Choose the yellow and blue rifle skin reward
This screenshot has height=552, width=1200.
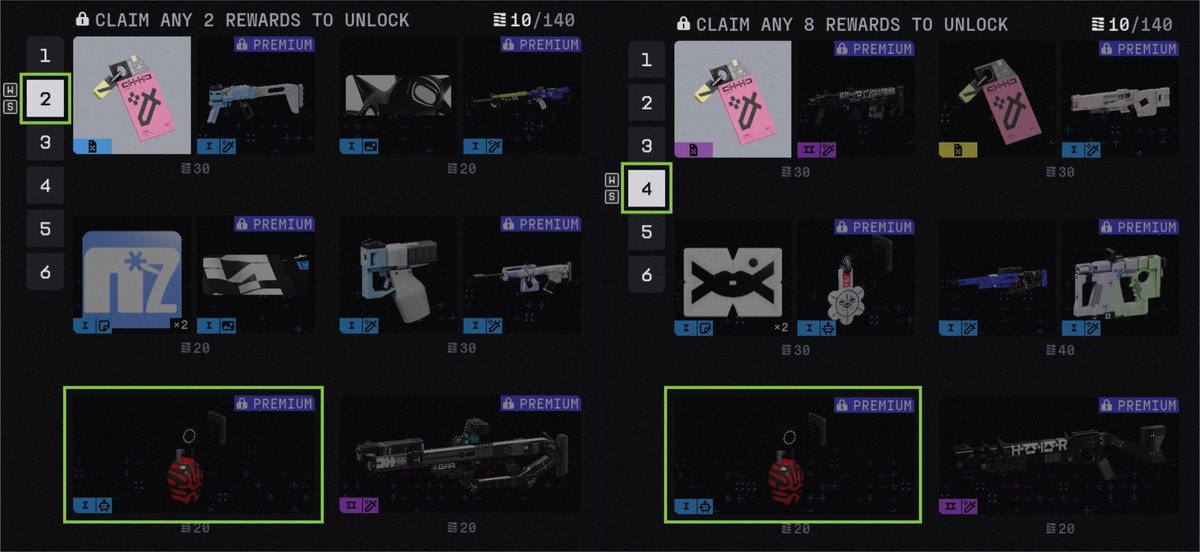click(x=521, y=97)
